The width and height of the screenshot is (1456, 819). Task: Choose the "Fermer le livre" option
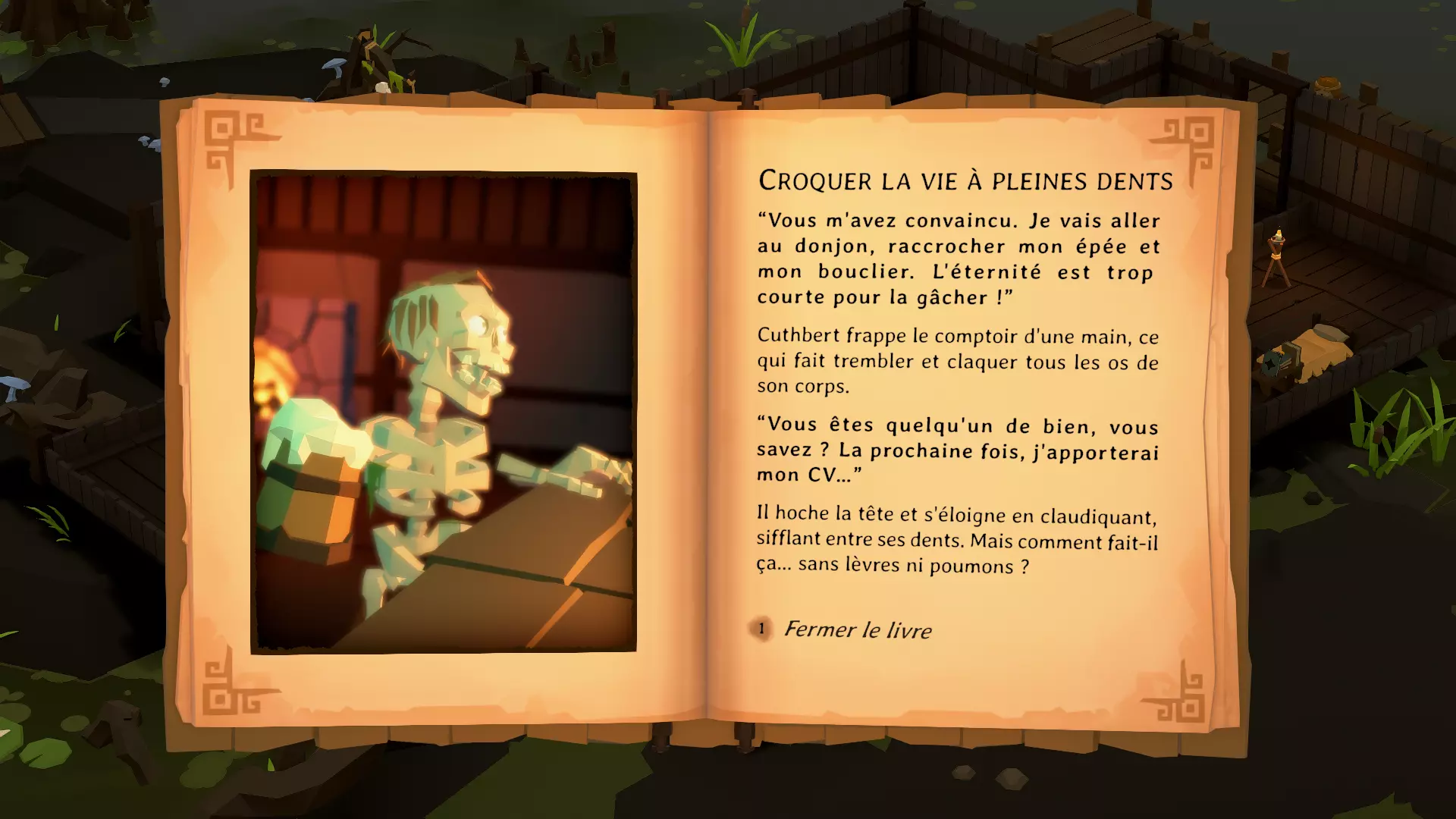point(857,629)
